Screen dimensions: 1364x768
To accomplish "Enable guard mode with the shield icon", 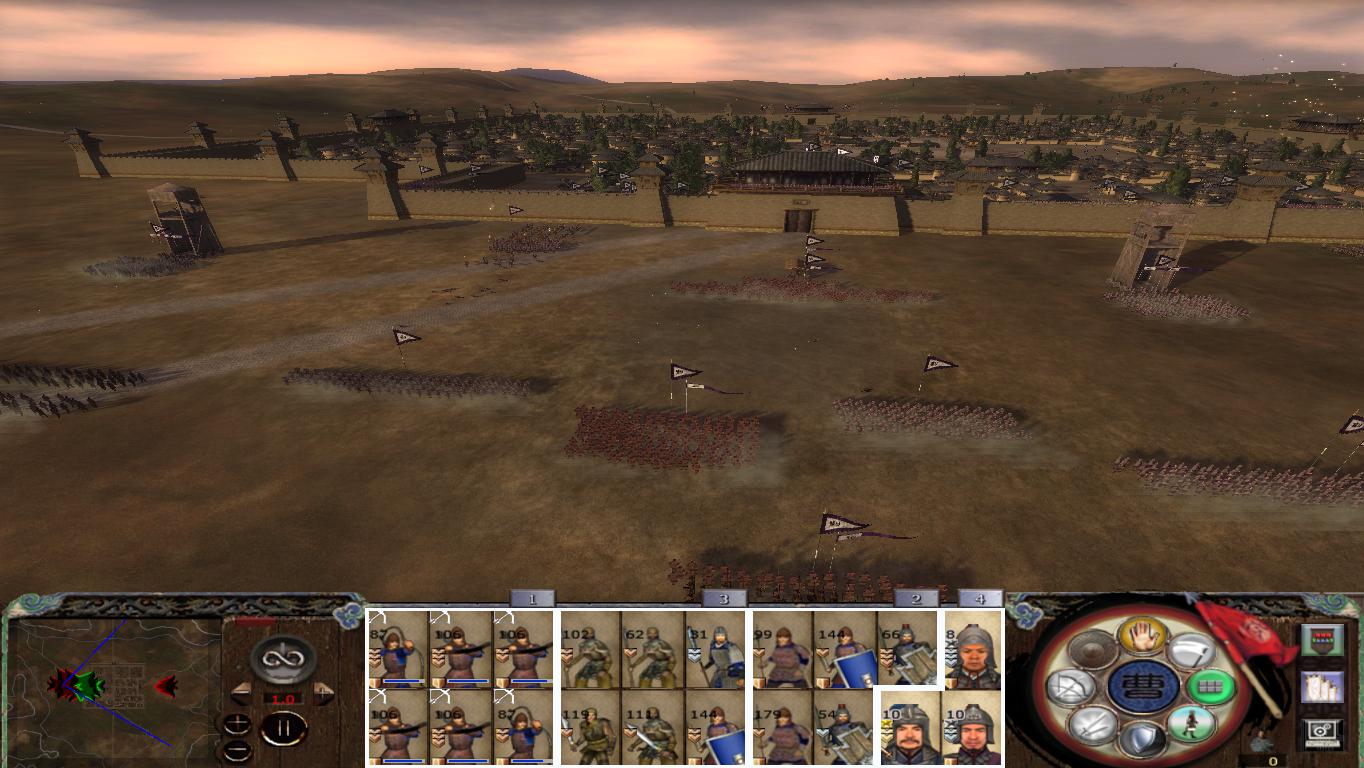I will [1141, 740].
